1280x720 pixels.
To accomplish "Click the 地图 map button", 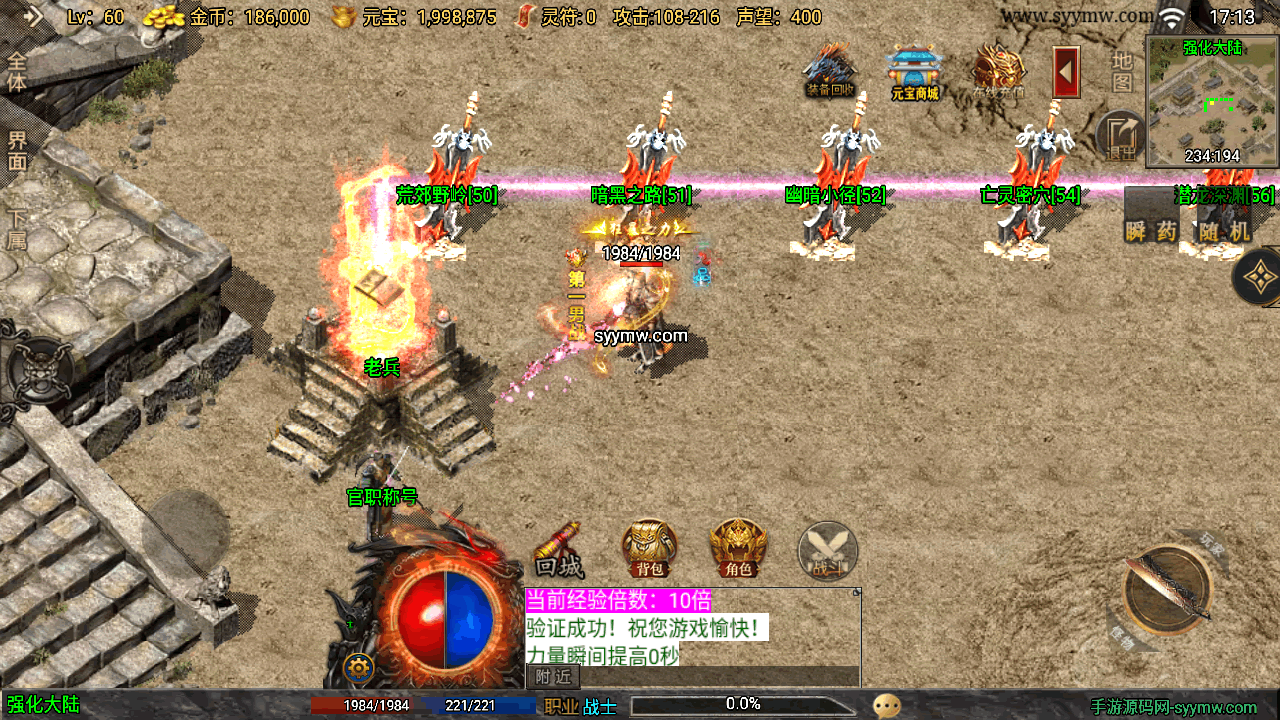I will (x=1123, y=72).
